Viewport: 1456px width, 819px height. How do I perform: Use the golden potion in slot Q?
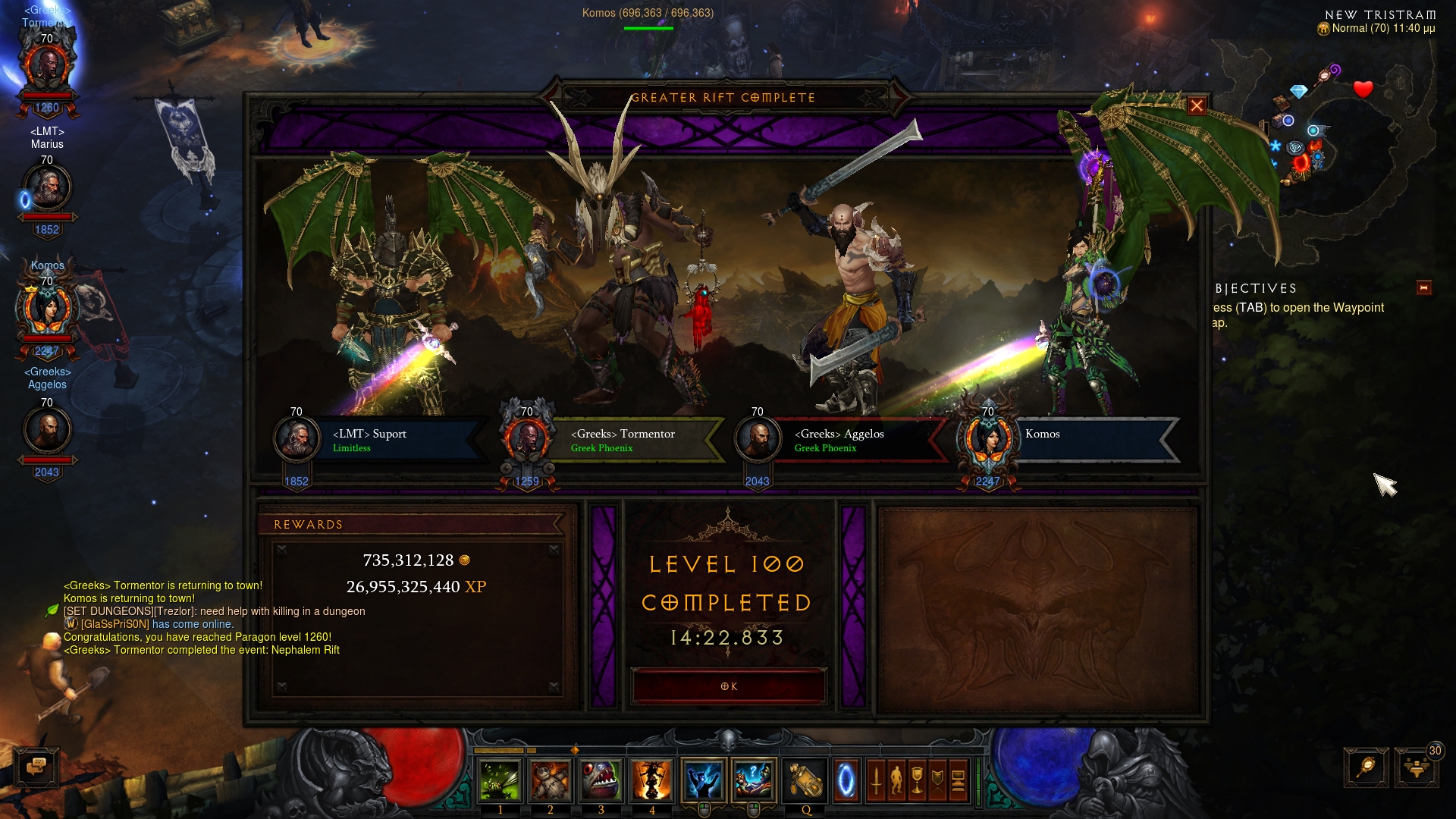(805, 780)
